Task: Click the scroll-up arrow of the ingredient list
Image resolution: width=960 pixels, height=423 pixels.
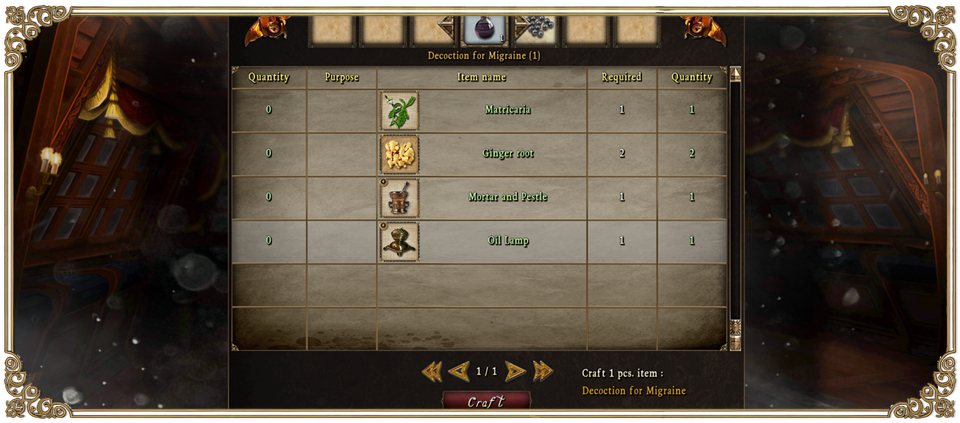Action: [736, 74]
